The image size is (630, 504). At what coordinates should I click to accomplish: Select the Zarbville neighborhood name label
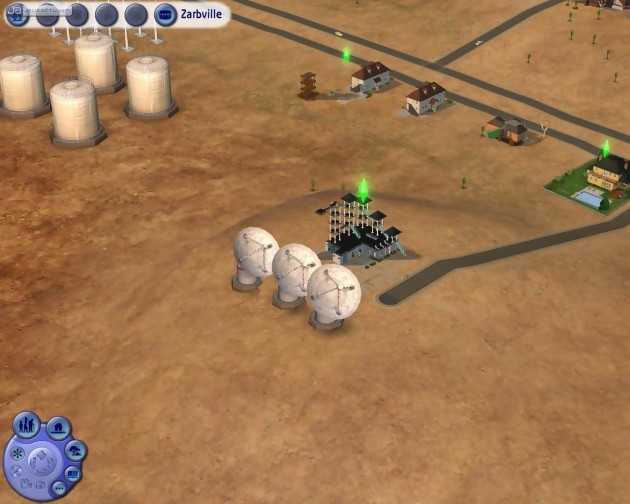[201, 15]
